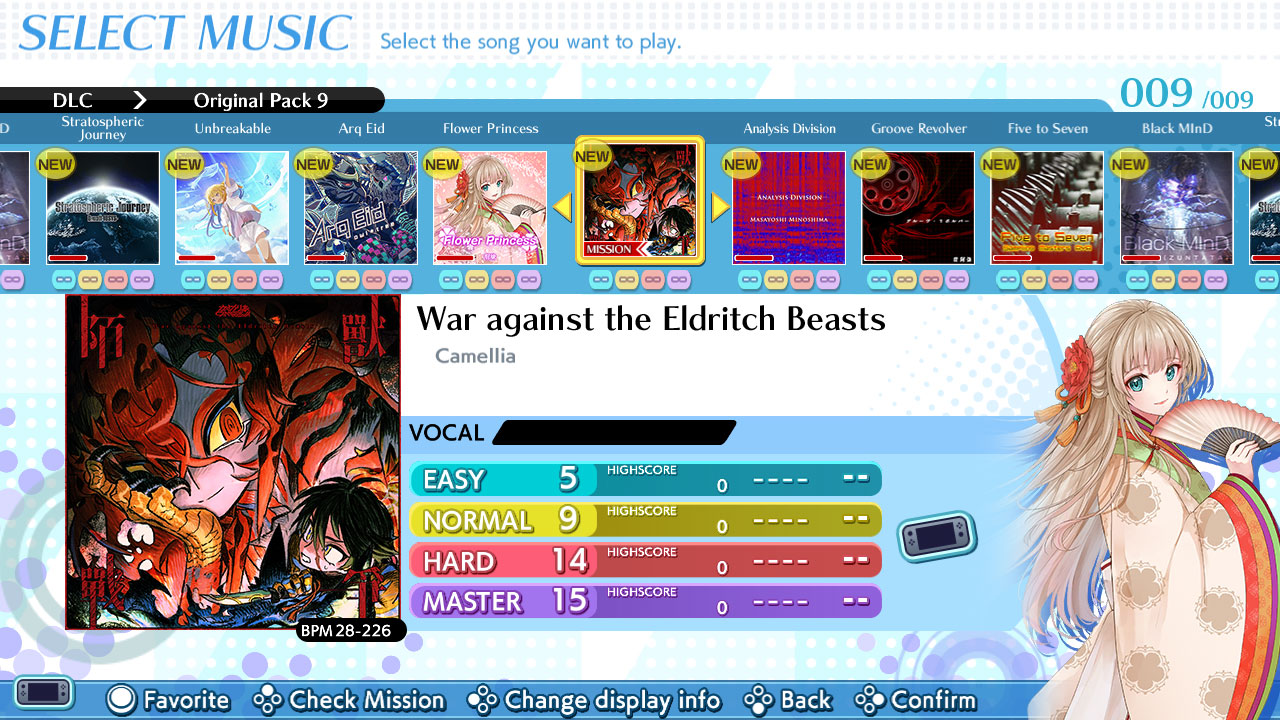Select the Original Pack 9 pack label
The width and height of the screenshot is (1280, 720).
pos(261,100)
